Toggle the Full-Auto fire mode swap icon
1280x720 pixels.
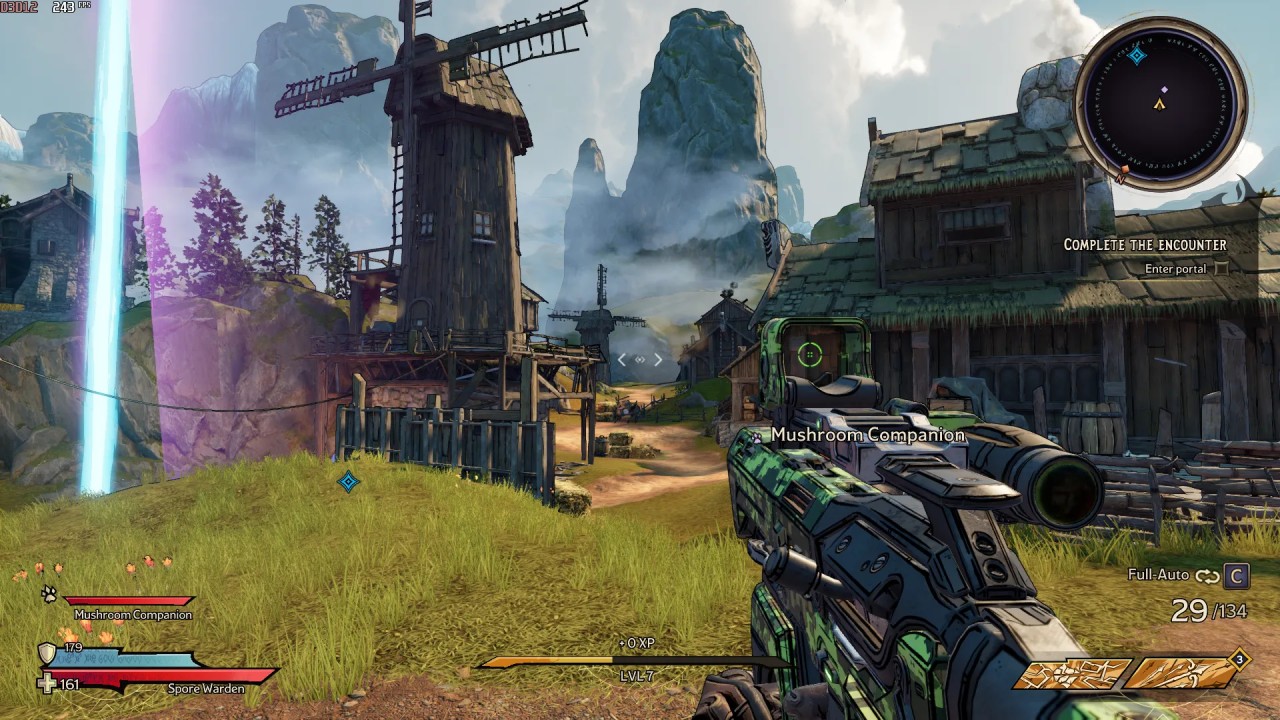pos(1207,575)
